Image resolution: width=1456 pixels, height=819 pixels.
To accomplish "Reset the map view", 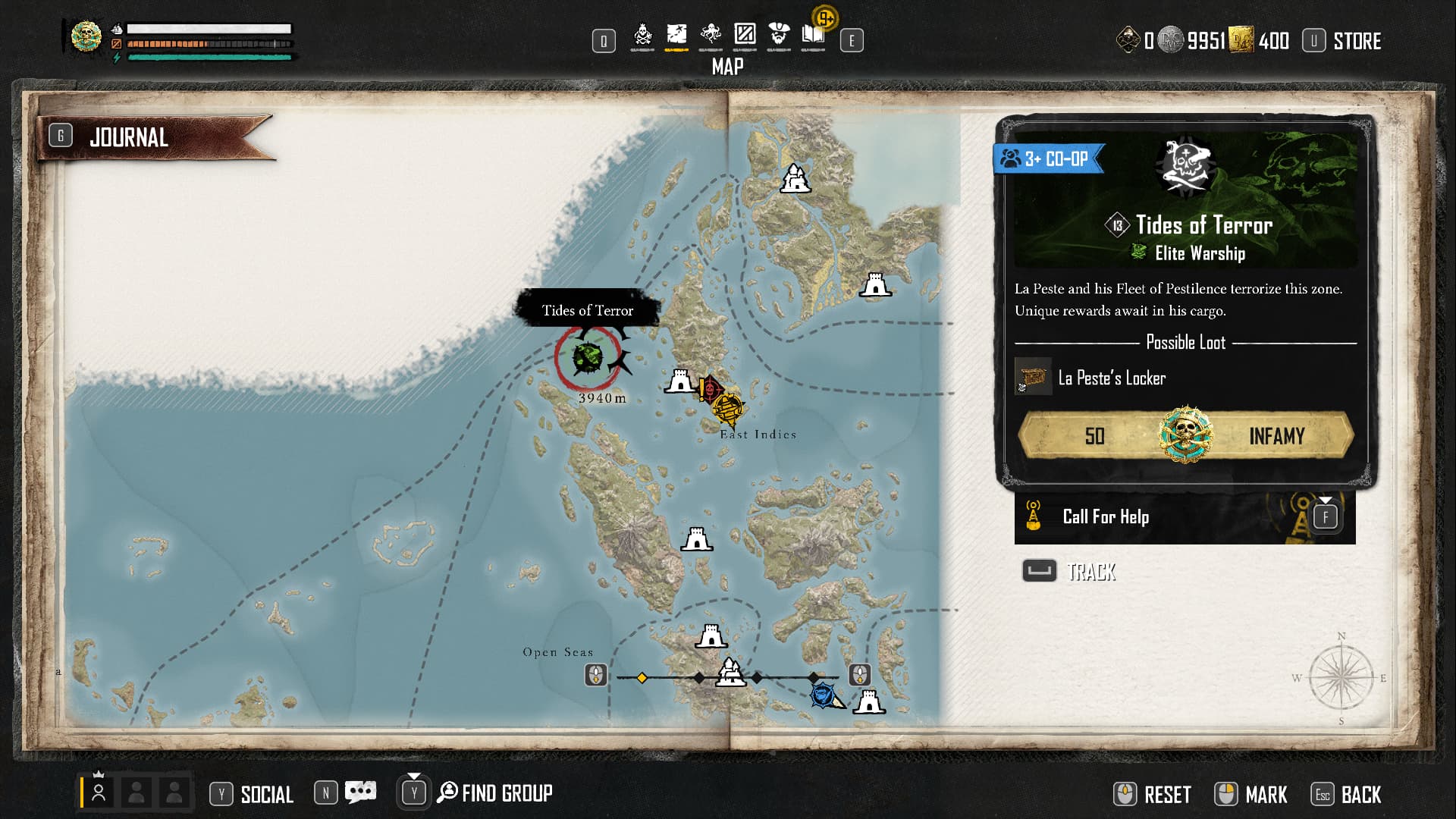I will (1167, 795).
